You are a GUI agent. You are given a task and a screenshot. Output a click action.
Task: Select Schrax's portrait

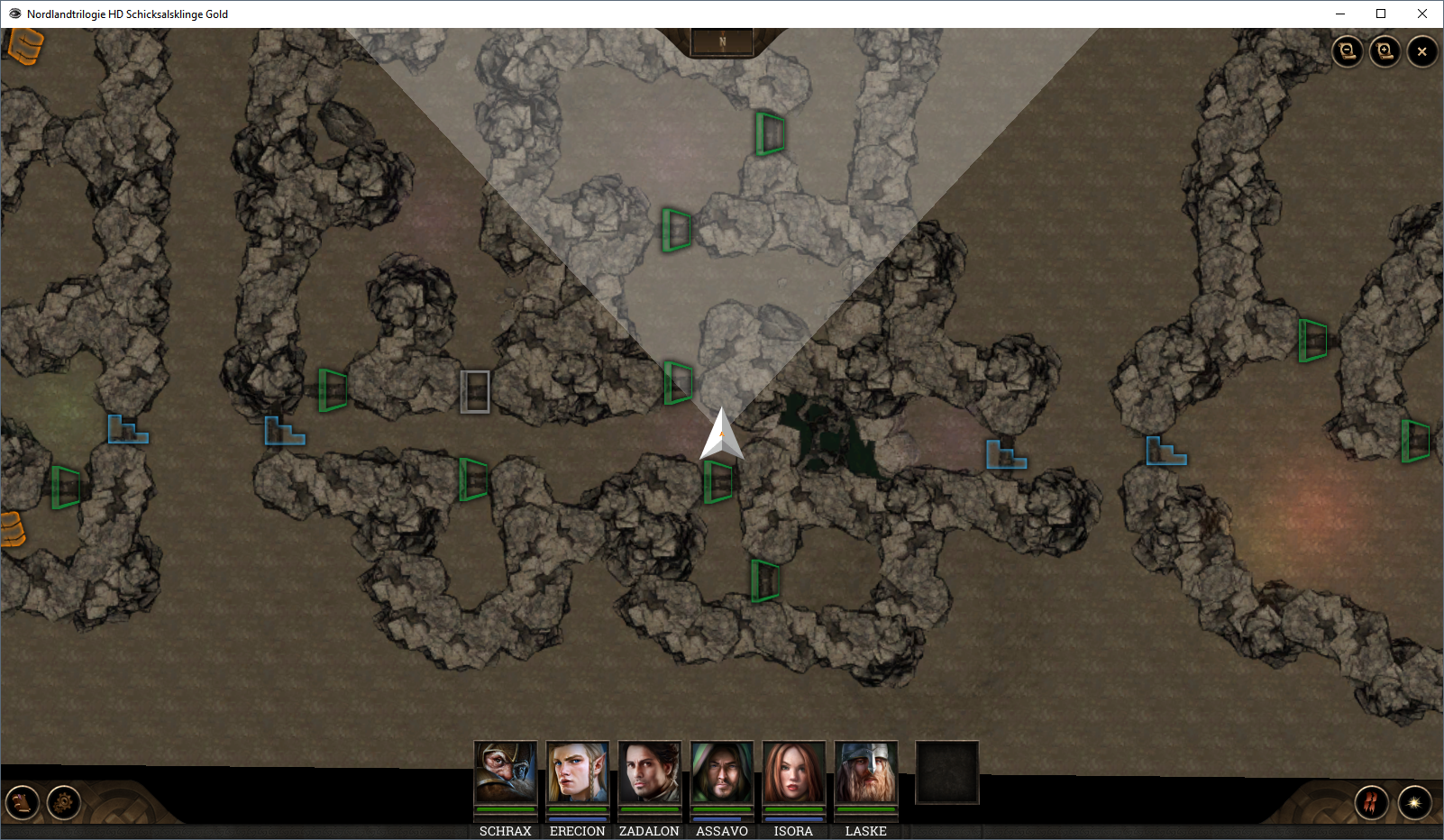(506, 773)
